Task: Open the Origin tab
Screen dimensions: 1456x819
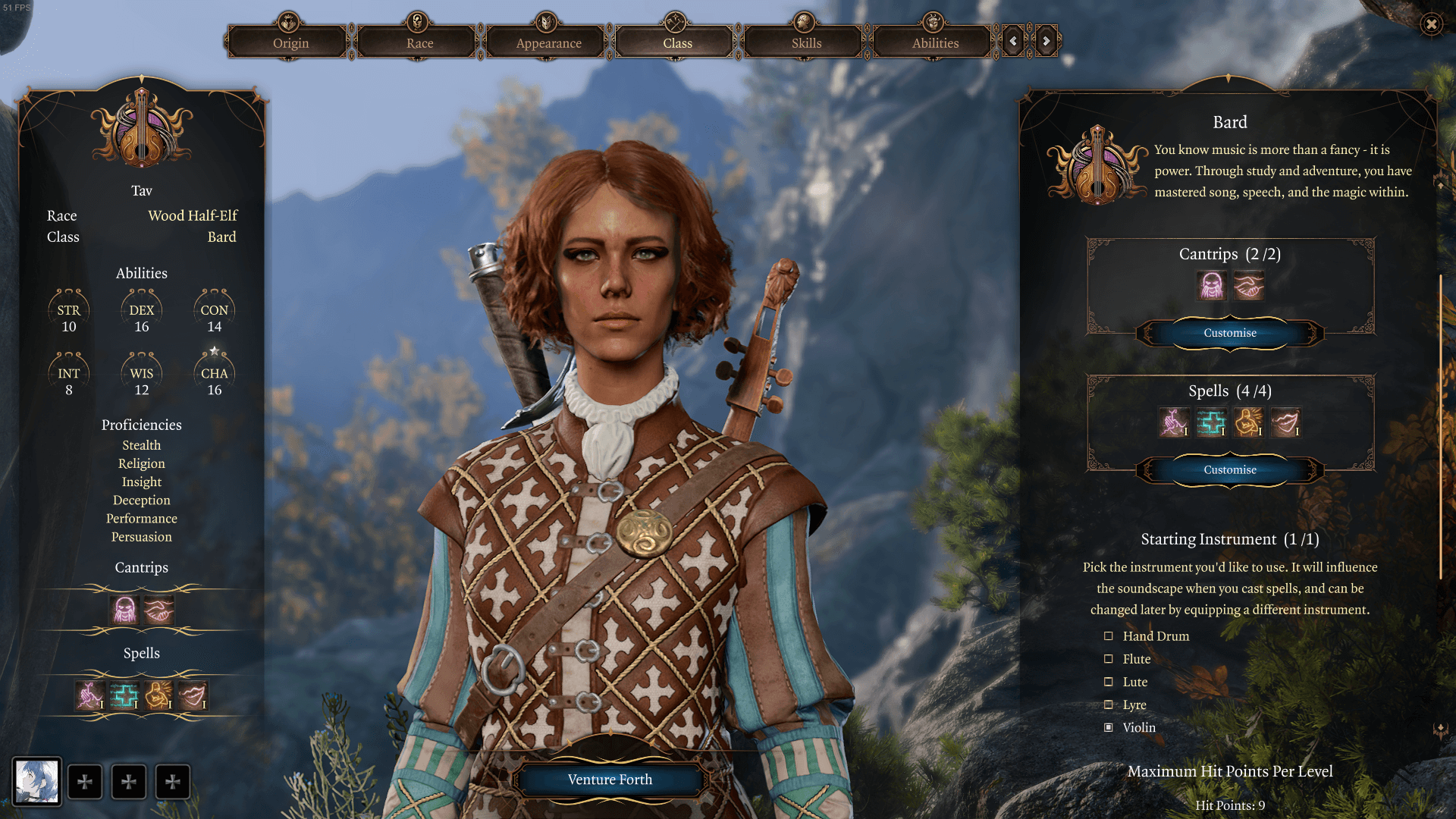Action: click(x=290, y=43)
